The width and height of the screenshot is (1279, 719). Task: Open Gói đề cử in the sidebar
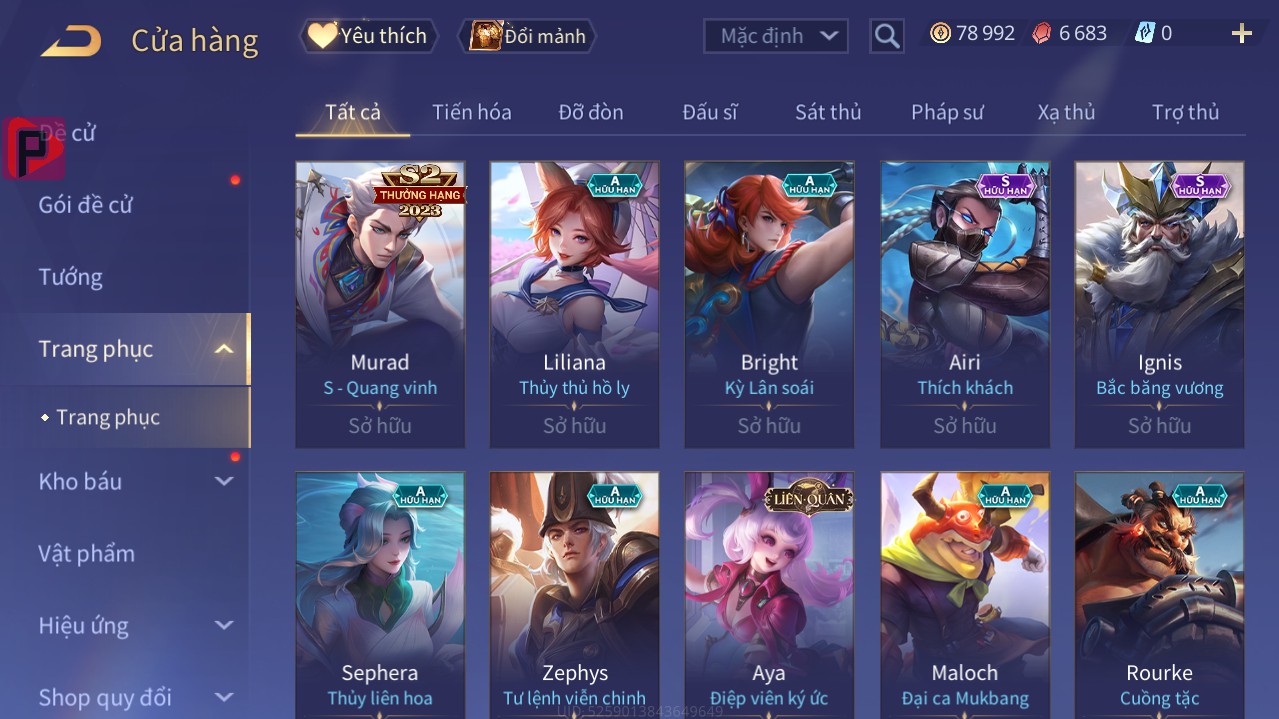[86, 205]
